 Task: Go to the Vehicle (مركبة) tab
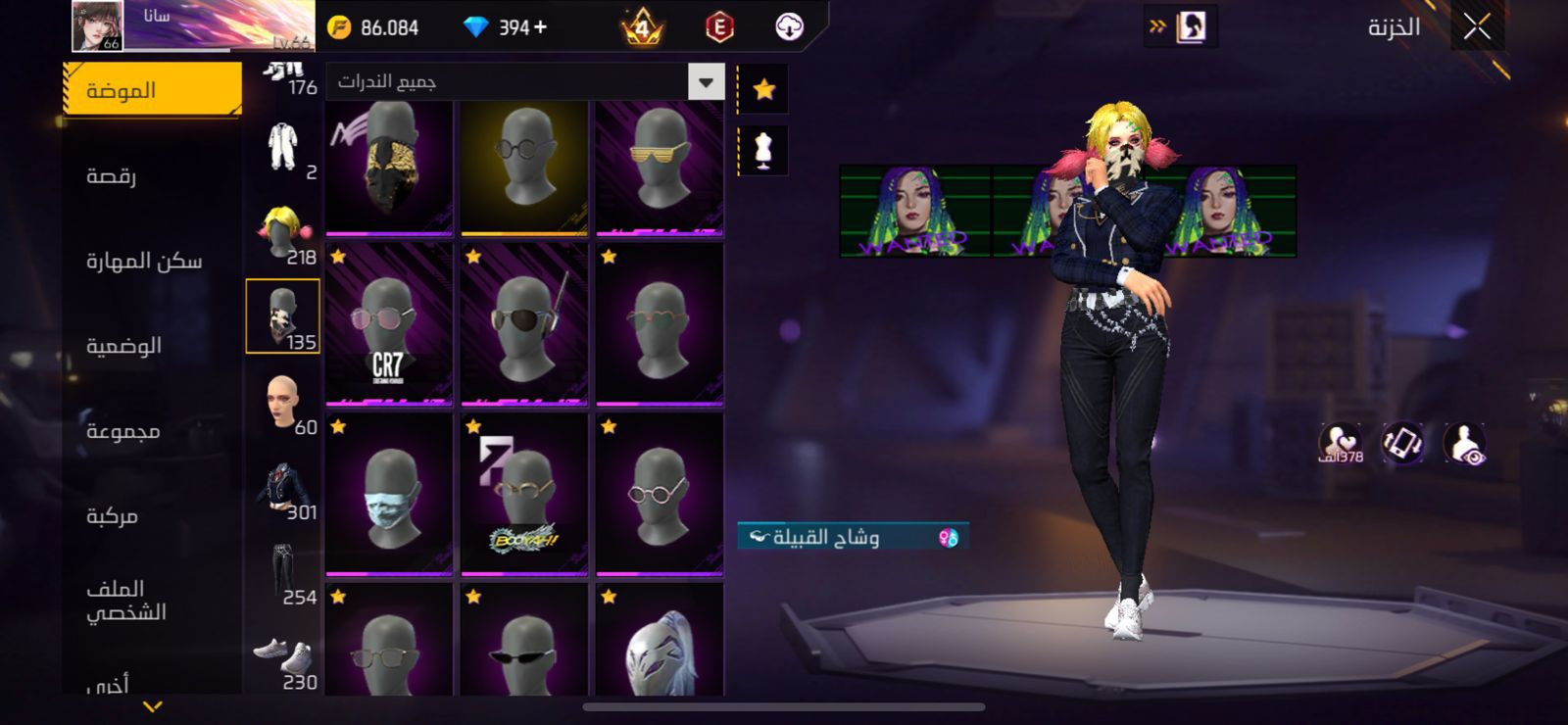click(112, 515)
